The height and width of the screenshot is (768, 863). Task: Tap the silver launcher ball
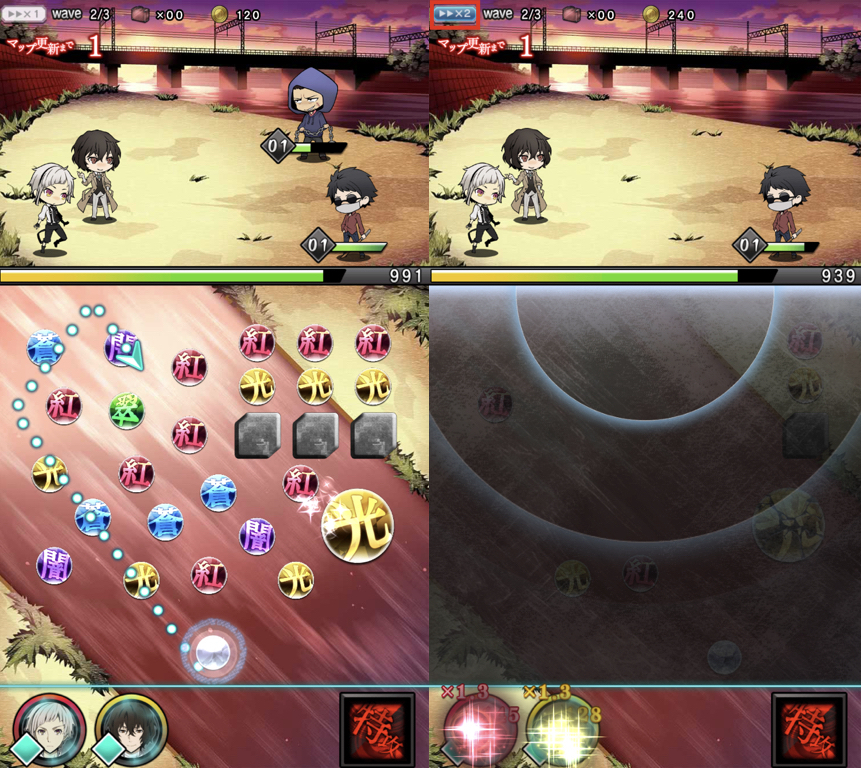coord(213,651)
